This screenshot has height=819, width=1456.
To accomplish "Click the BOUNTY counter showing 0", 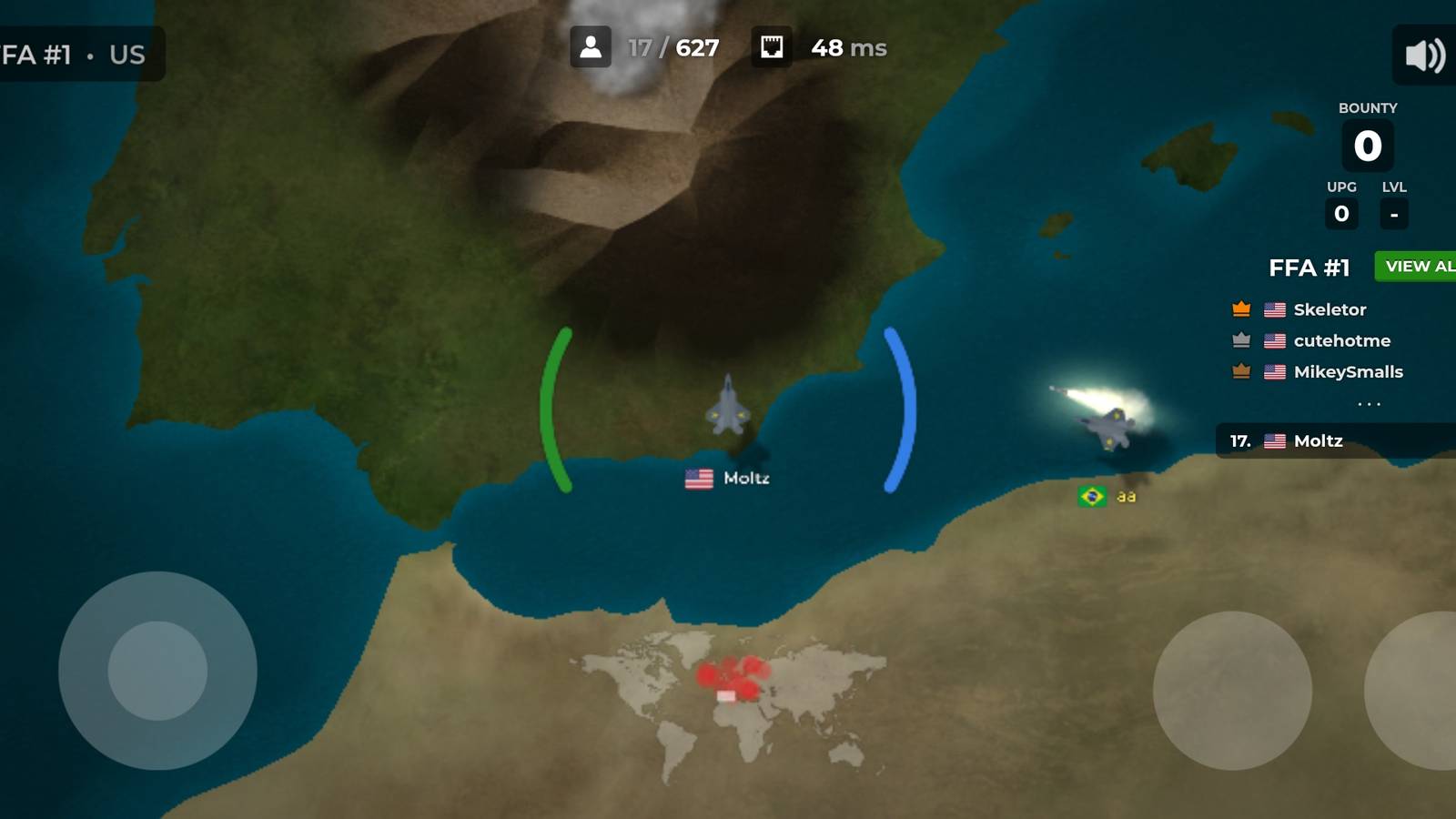I will 1369,144.
